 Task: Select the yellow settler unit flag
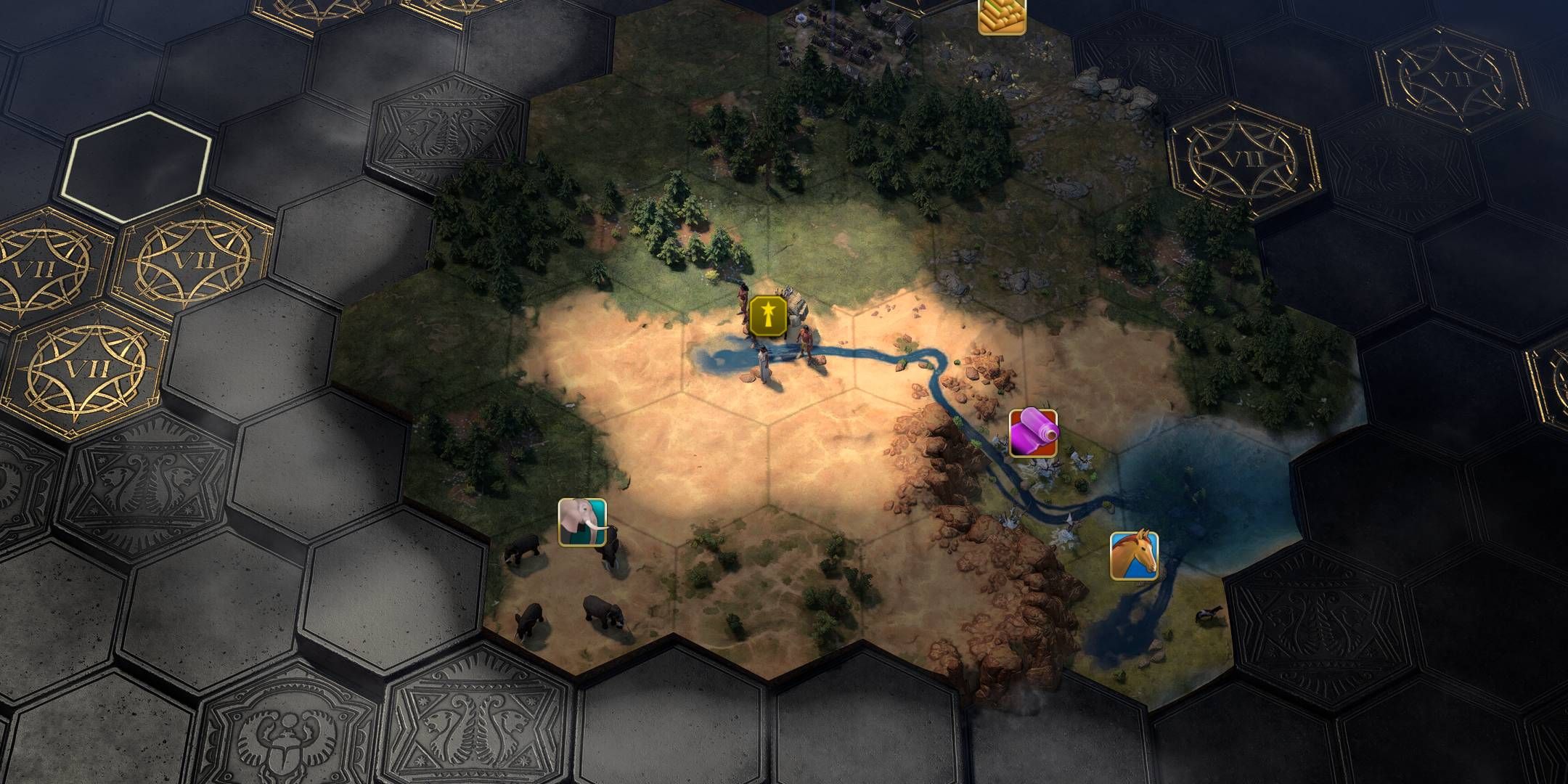[x=768, y=316]
